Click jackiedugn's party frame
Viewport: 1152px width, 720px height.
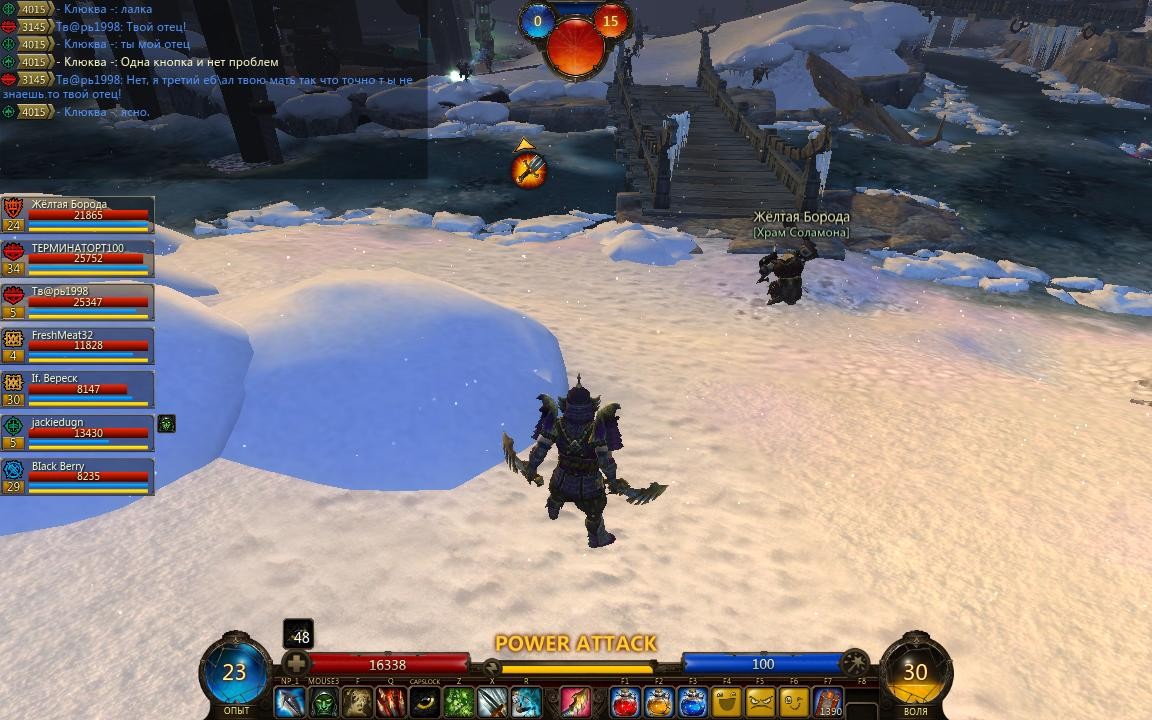pos(78,432)
